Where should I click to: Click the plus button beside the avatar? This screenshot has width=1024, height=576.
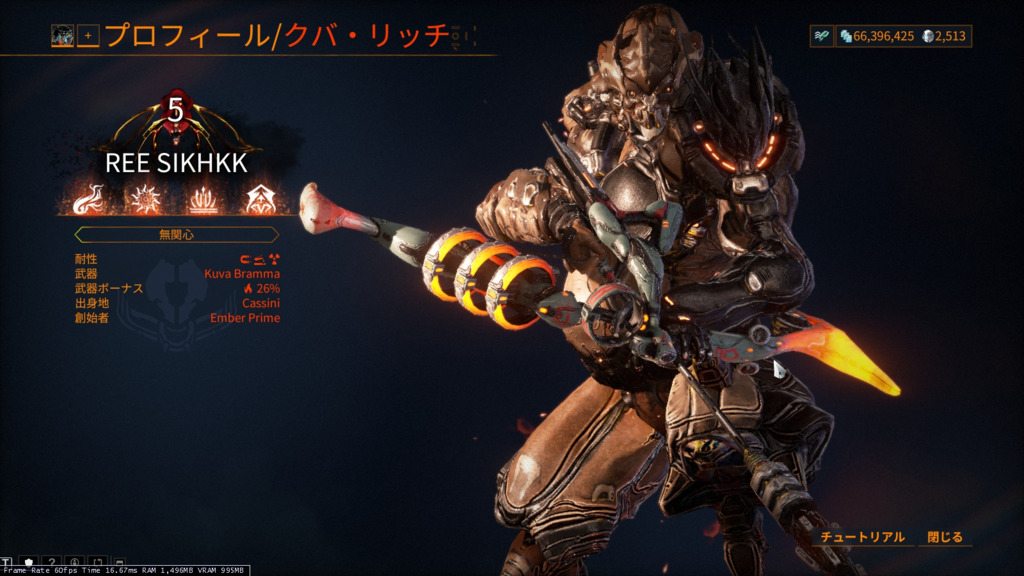tap(88, 36)
